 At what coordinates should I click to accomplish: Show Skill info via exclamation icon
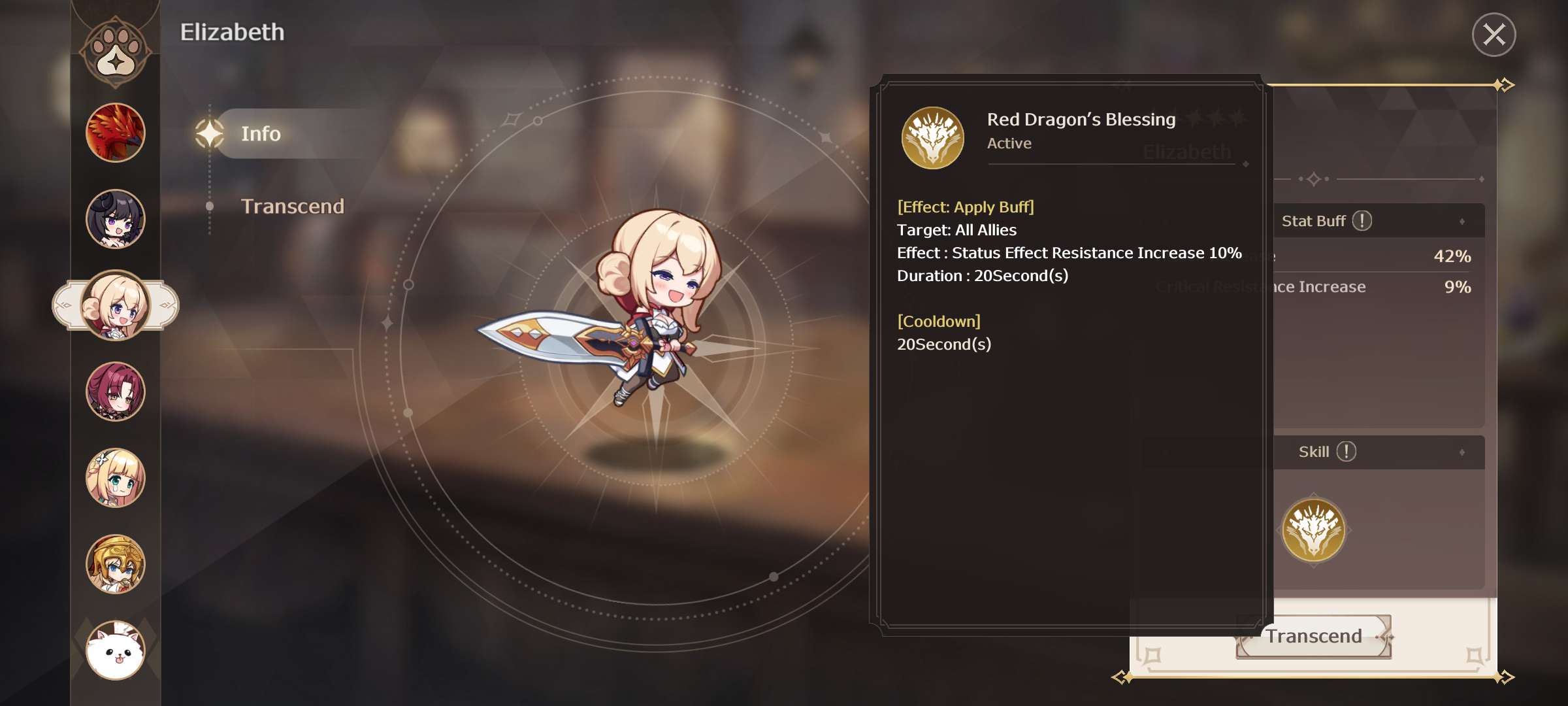pos(1347,452)
